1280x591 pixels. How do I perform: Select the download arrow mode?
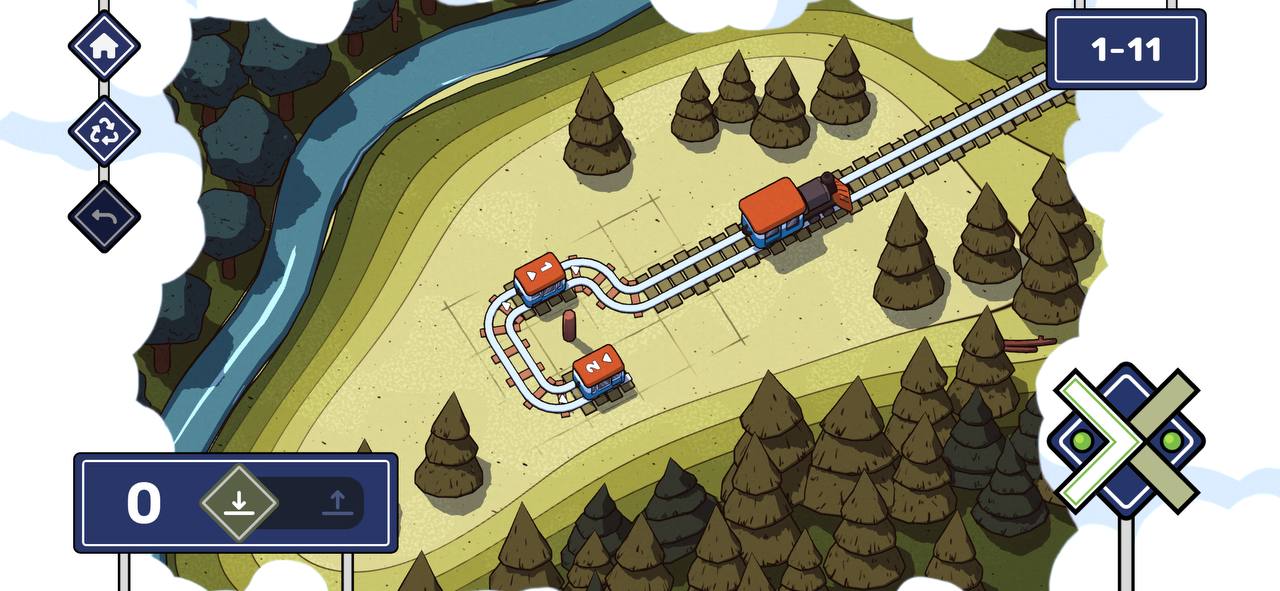(238, 502)
